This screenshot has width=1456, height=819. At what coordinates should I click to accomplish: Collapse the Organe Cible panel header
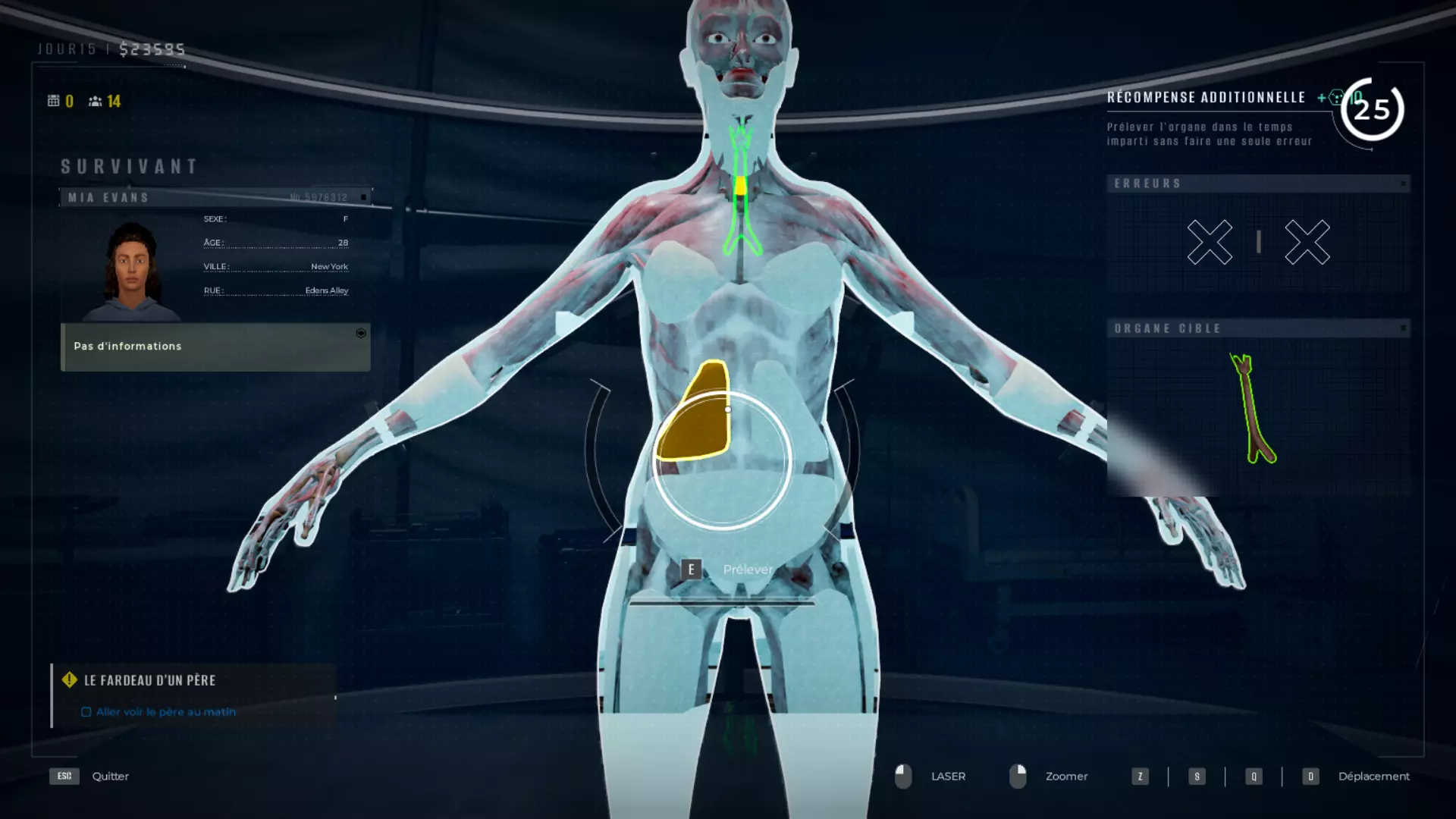coord(1403,328)
